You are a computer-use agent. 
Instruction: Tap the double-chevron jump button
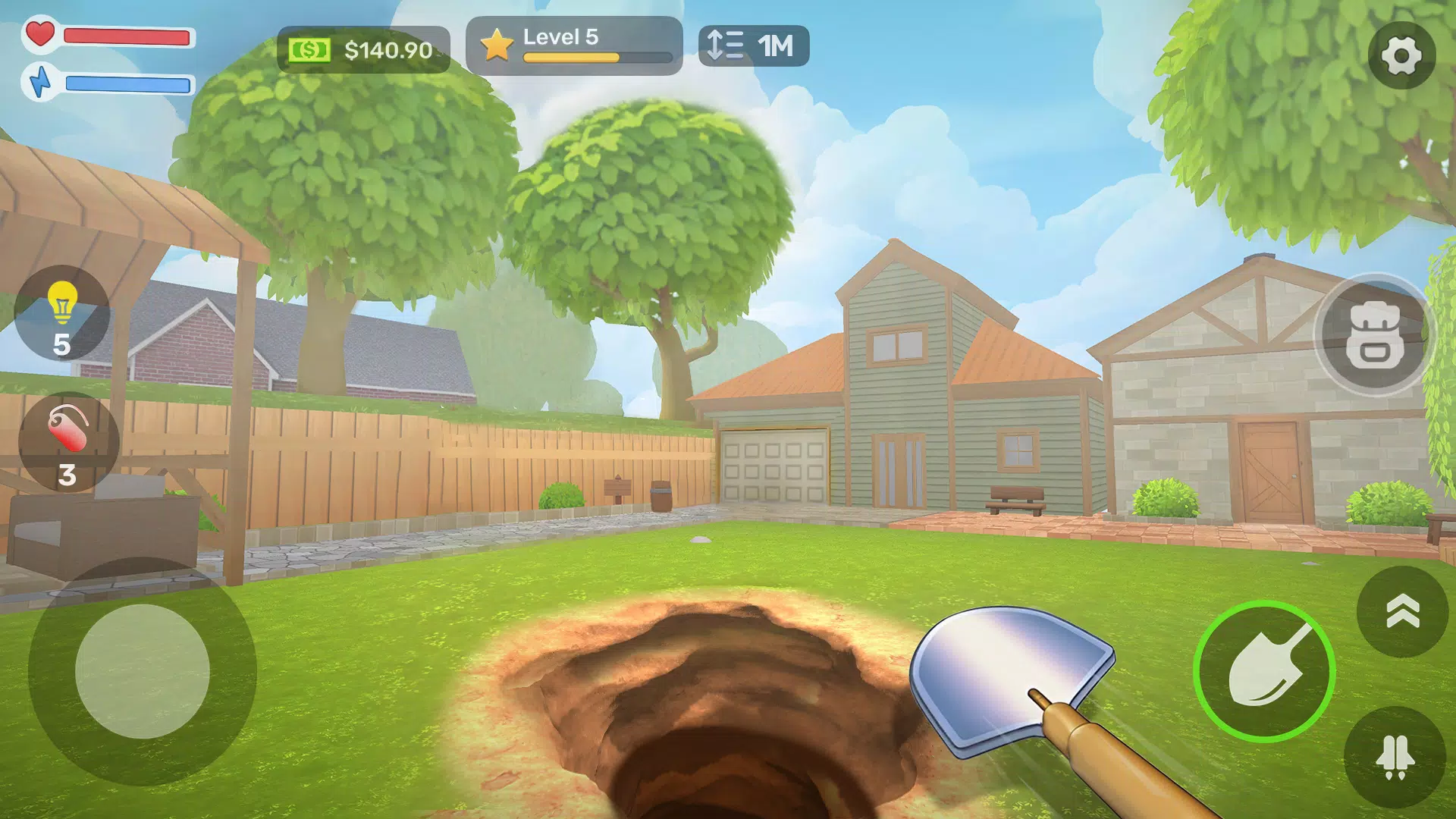(x=1402, y=611)
